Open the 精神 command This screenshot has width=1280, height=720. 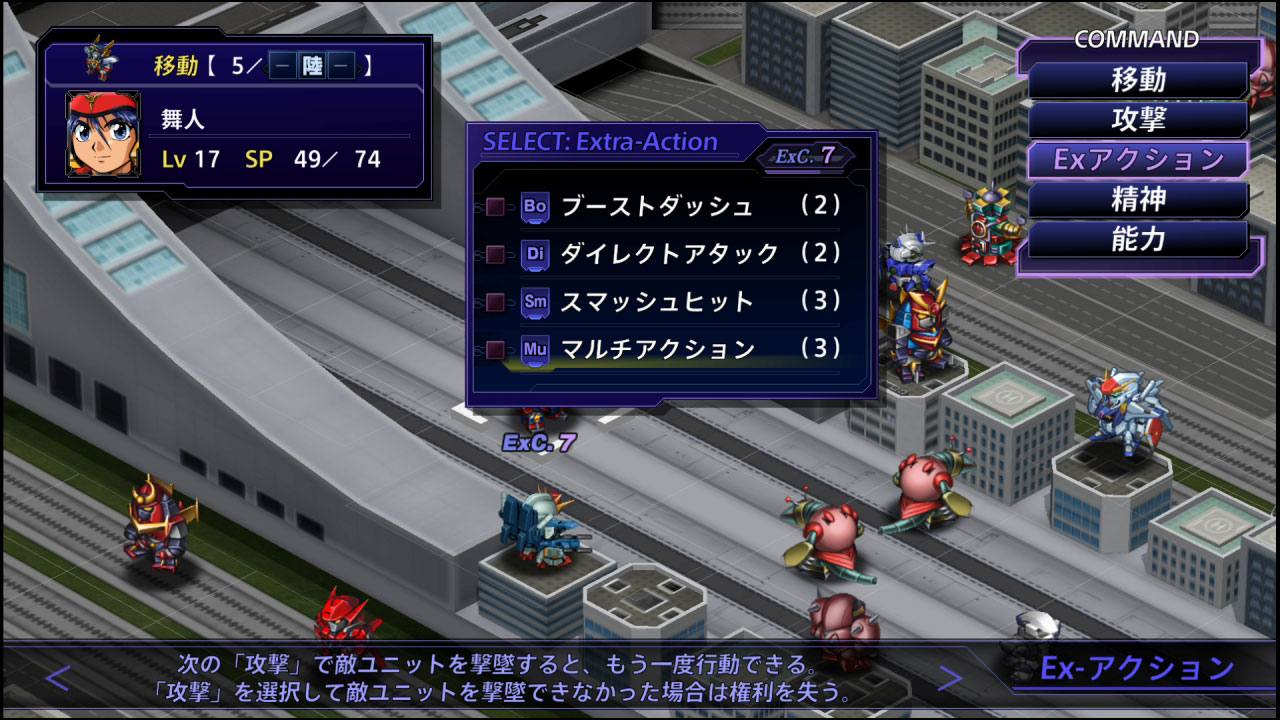coord(1138,200)
